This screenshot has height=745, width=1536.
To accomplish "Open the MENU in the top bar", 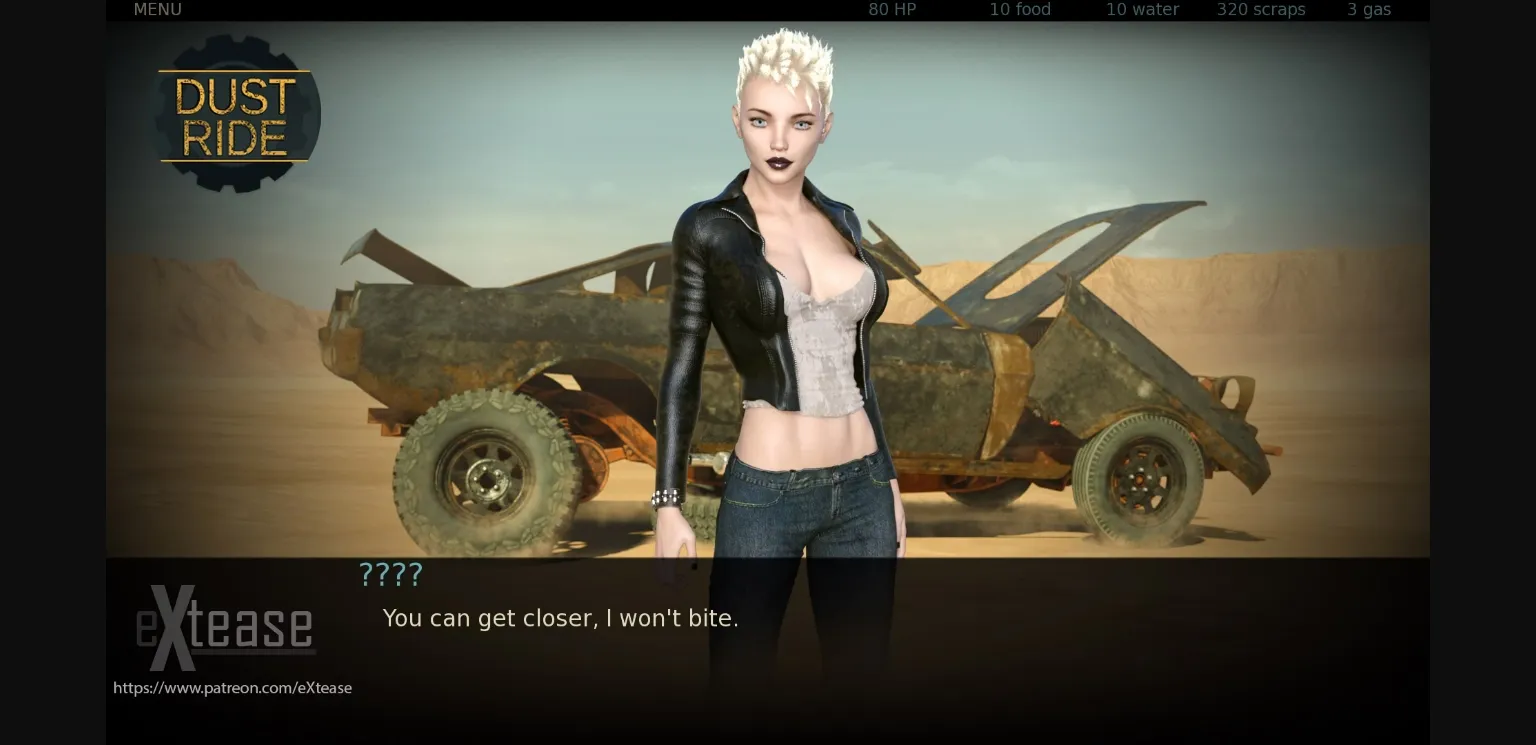I will pyautogui.click(x=157, y=9).
